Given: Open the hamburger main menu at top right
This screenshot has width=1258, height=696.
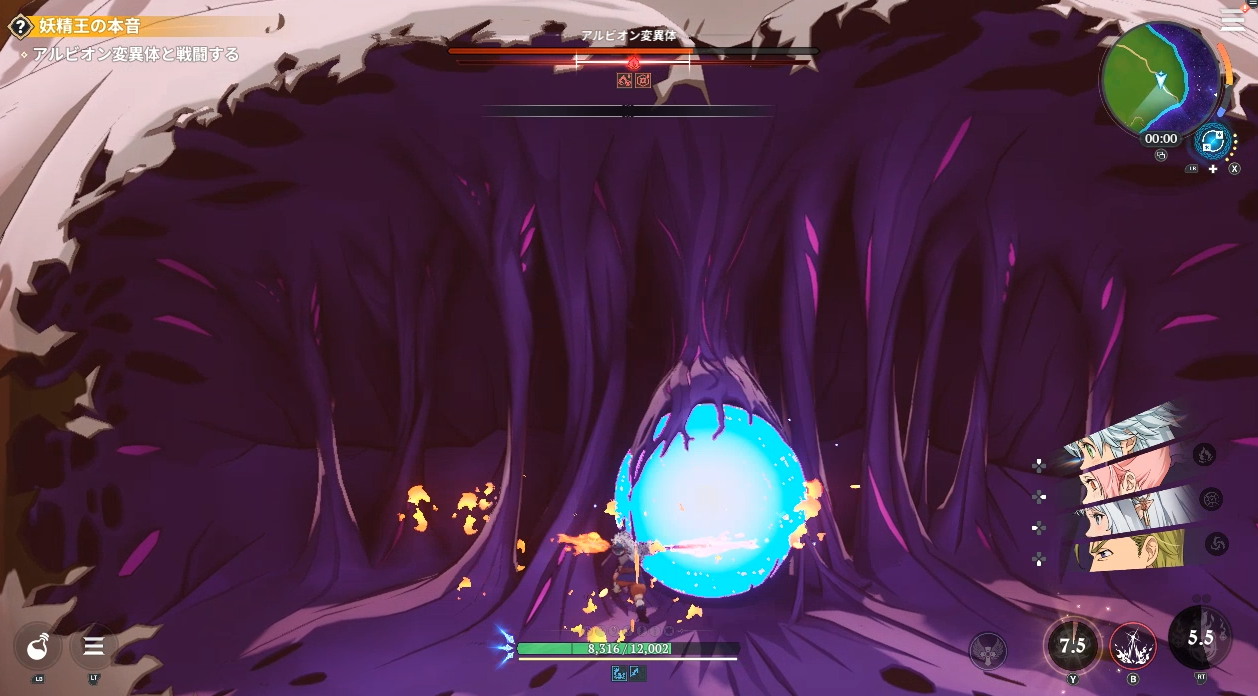Looking at the screenshot, I should pos(1232,20).
